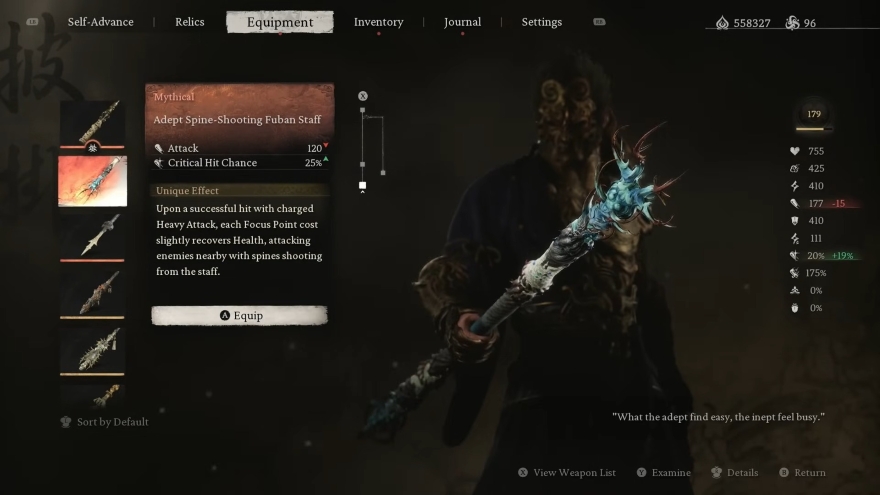The height and width of the screenshot is (495, 880).
Task: Switch to the Settings tab
Action: pyautogui.click(x=541, y=22)
